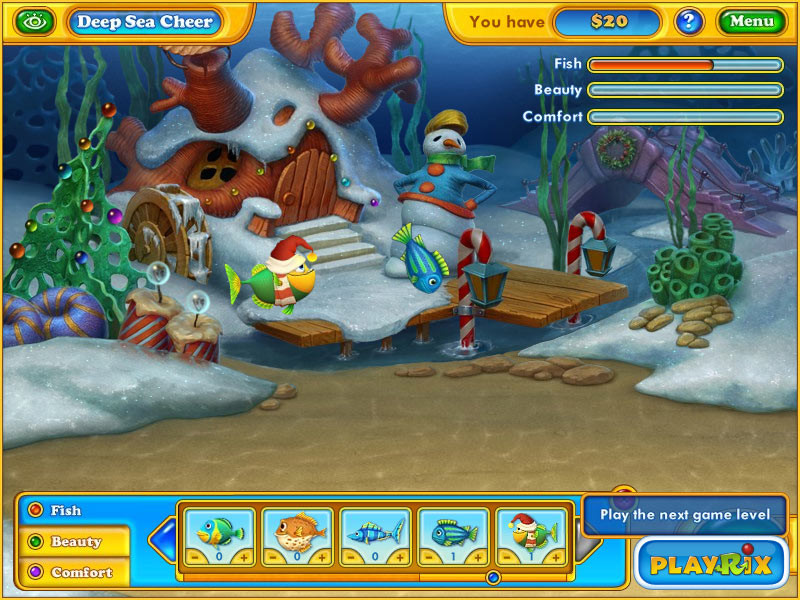The image size is (800, 600).
Task: Add one blue swordfish with plus
Action: (x=398, y=557)
